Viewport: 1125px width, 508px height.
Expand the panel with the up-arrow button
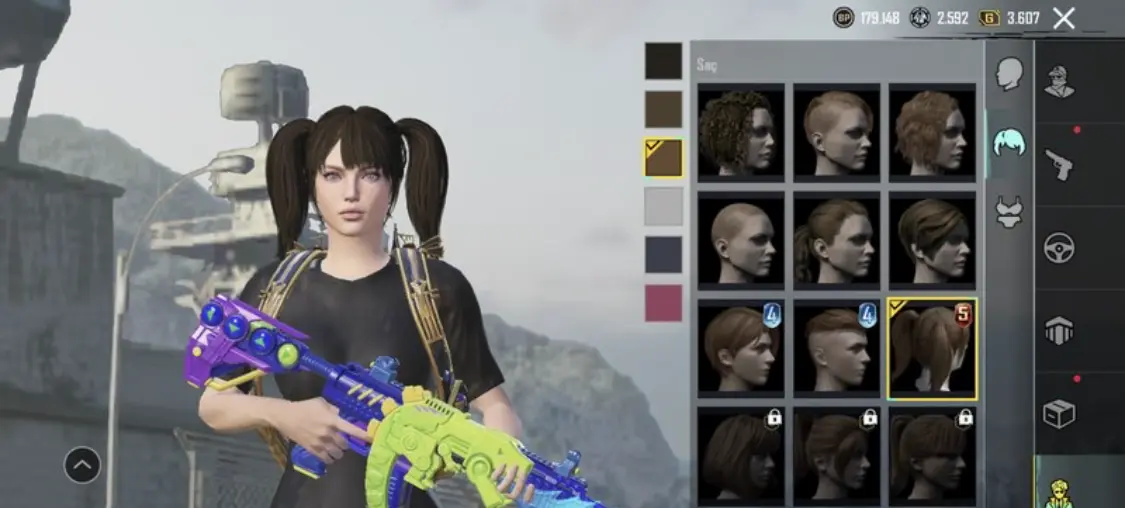coord(82,464)
